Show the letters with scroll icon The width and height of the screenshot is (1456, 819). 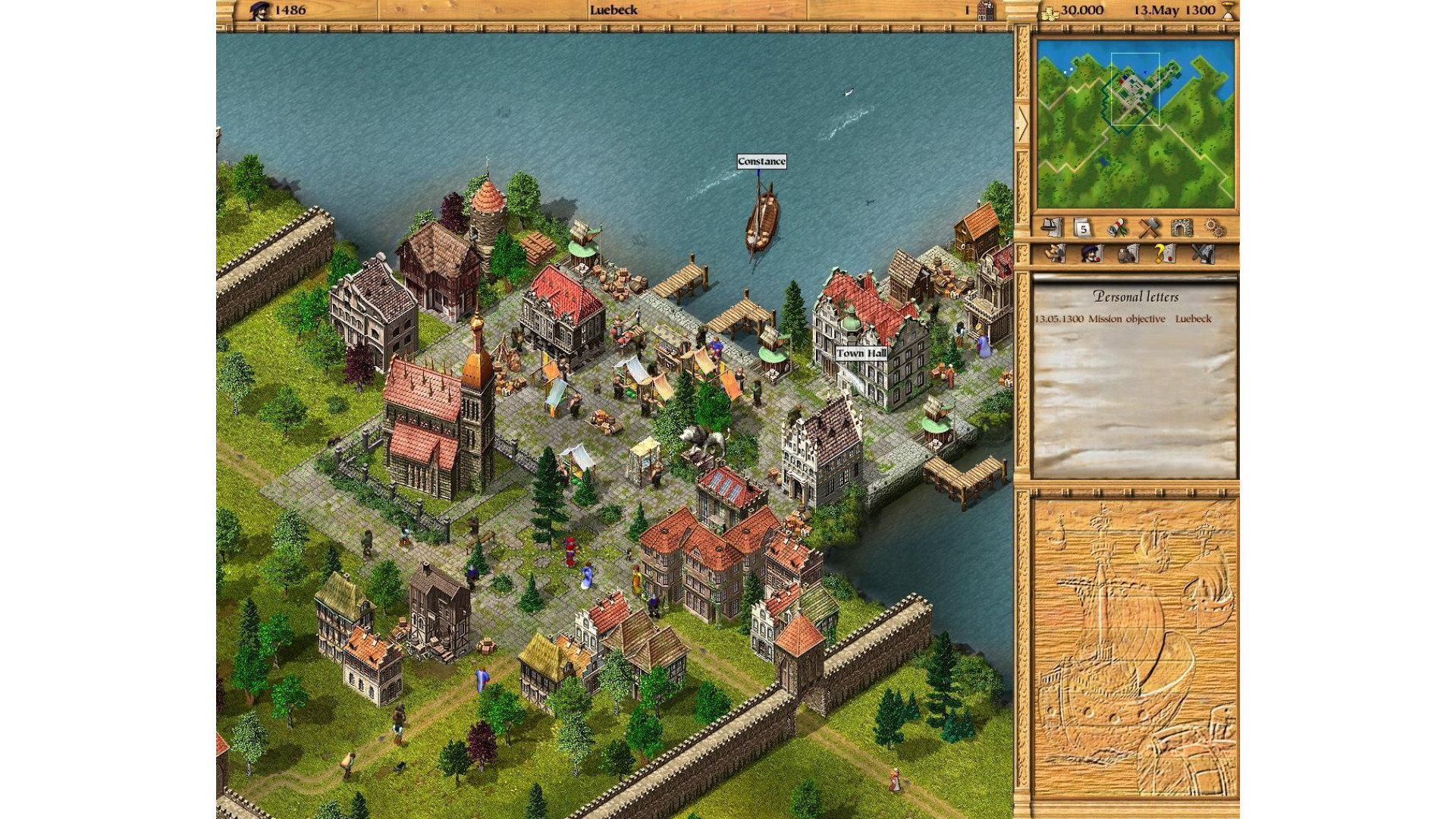1055,253
